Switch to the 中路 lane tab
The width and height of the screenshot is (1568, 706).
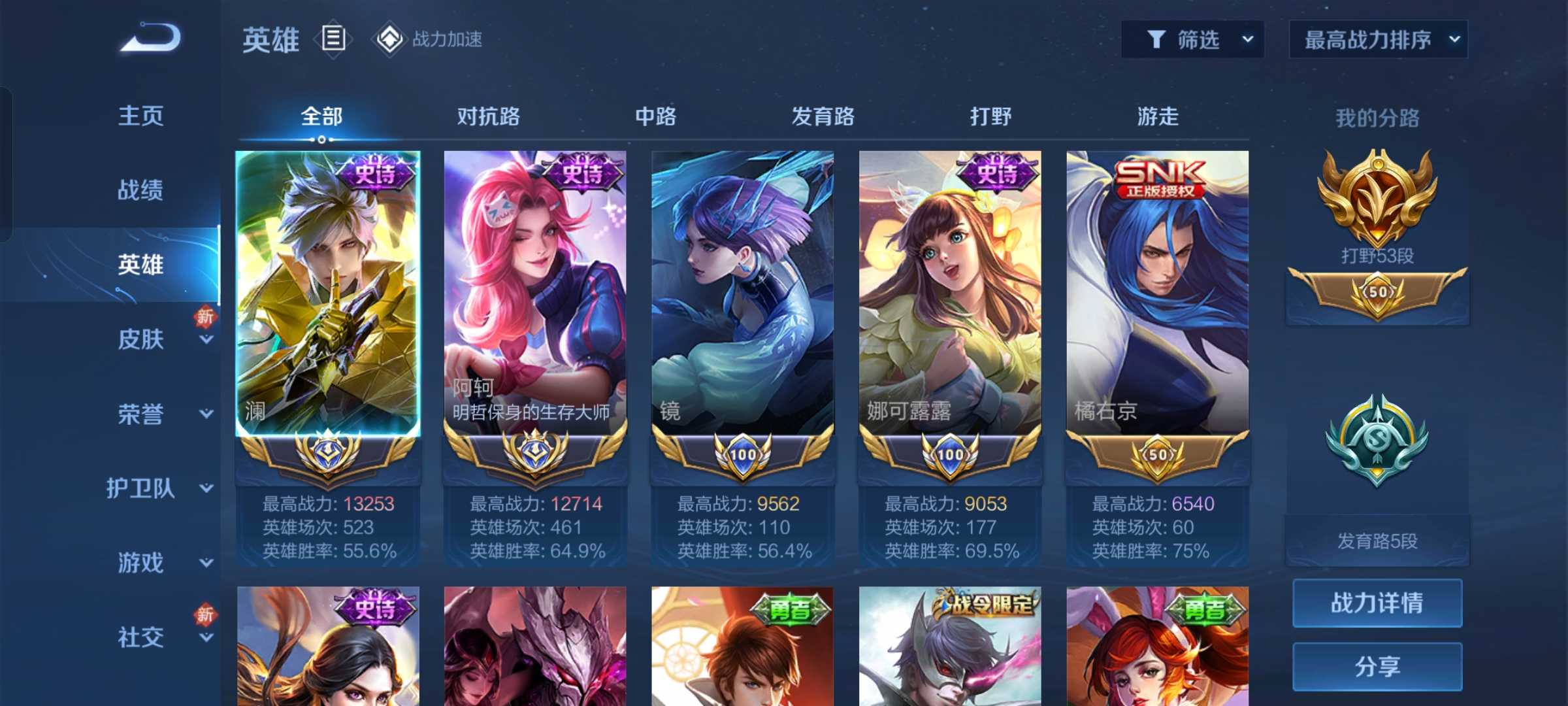point(656,116)
